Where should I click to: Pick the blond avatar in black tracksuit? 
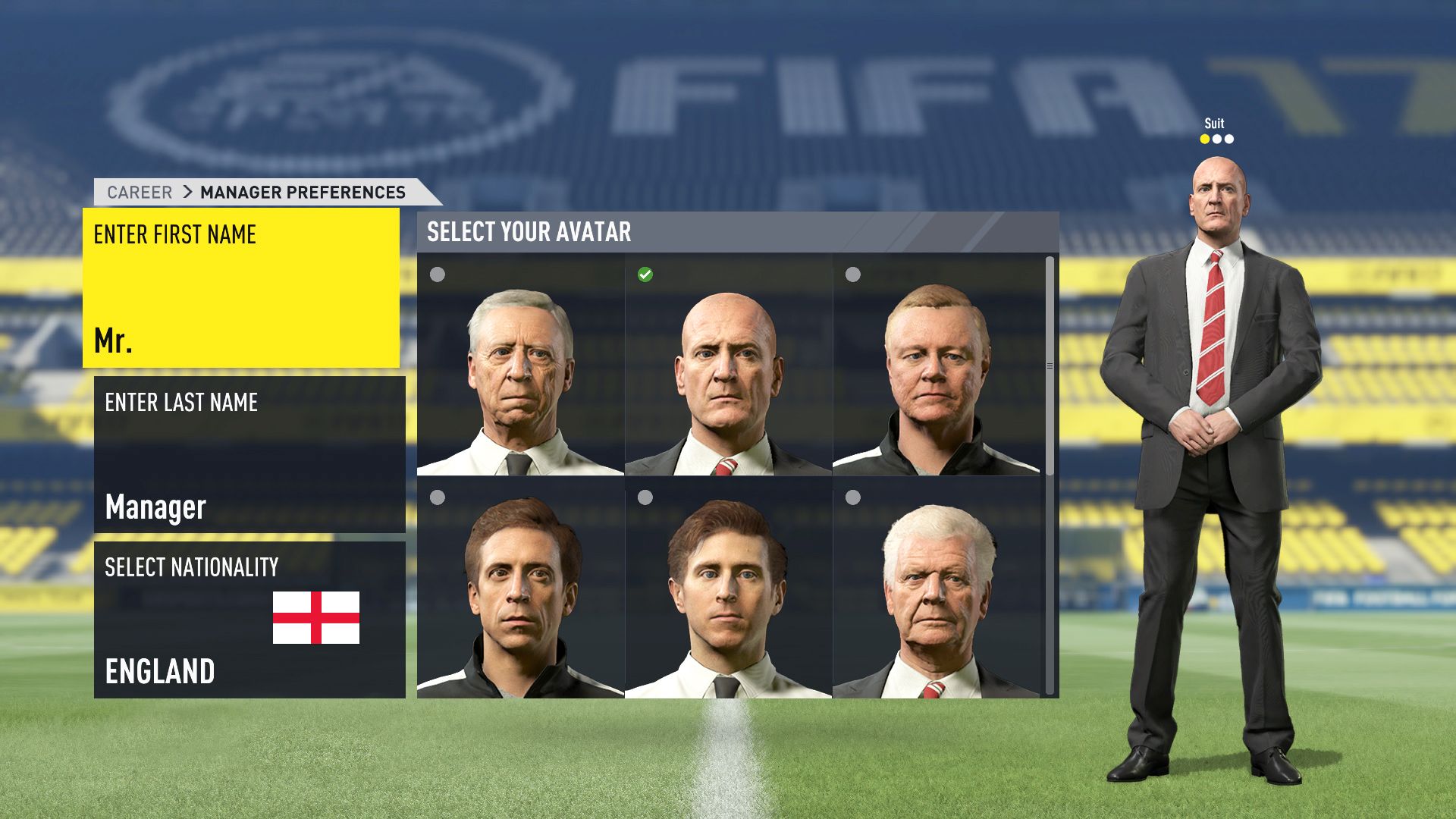[x=936, y=366]
